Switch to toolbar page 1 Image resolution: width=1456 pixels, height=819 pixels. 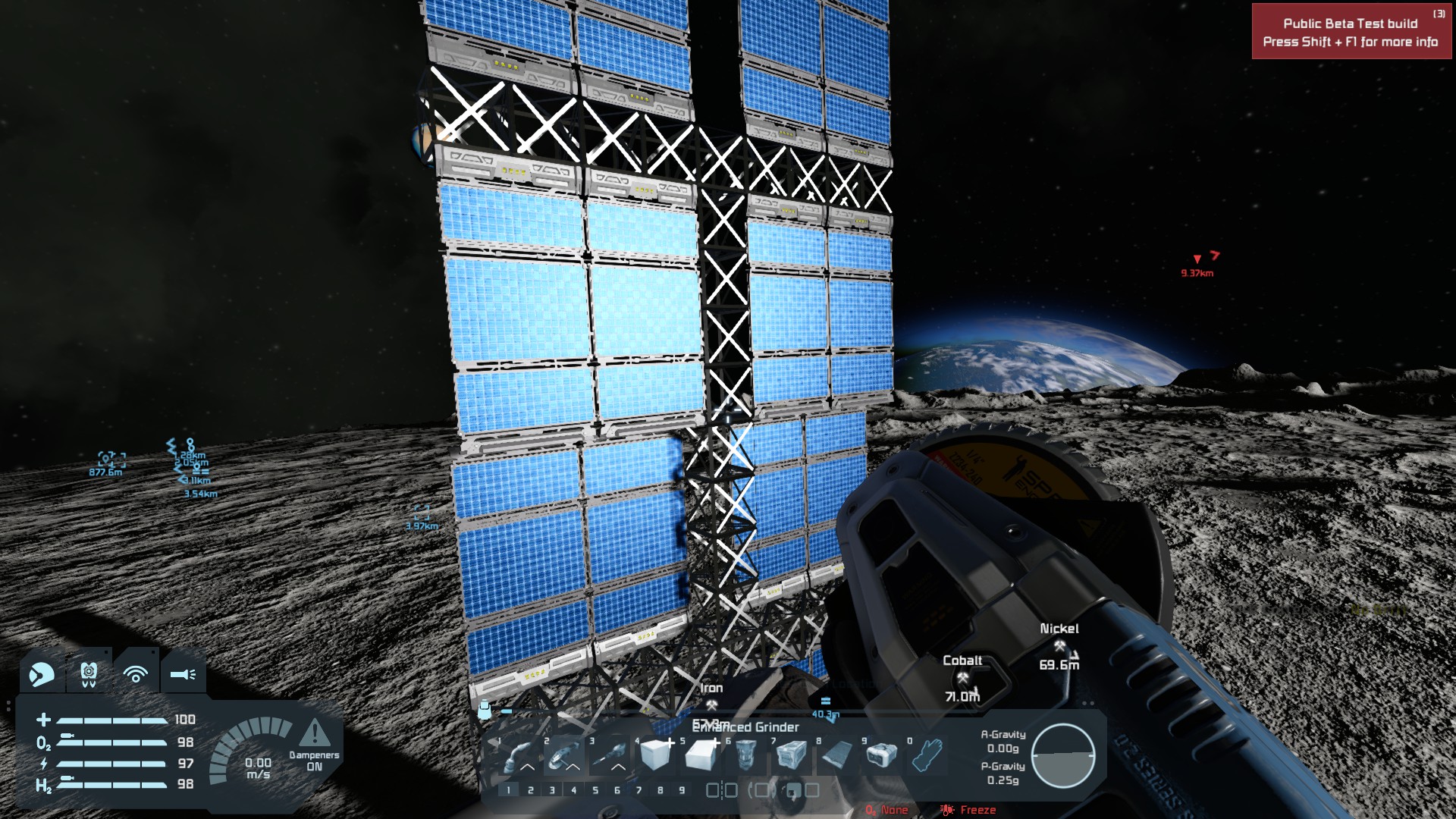(509, 790)
